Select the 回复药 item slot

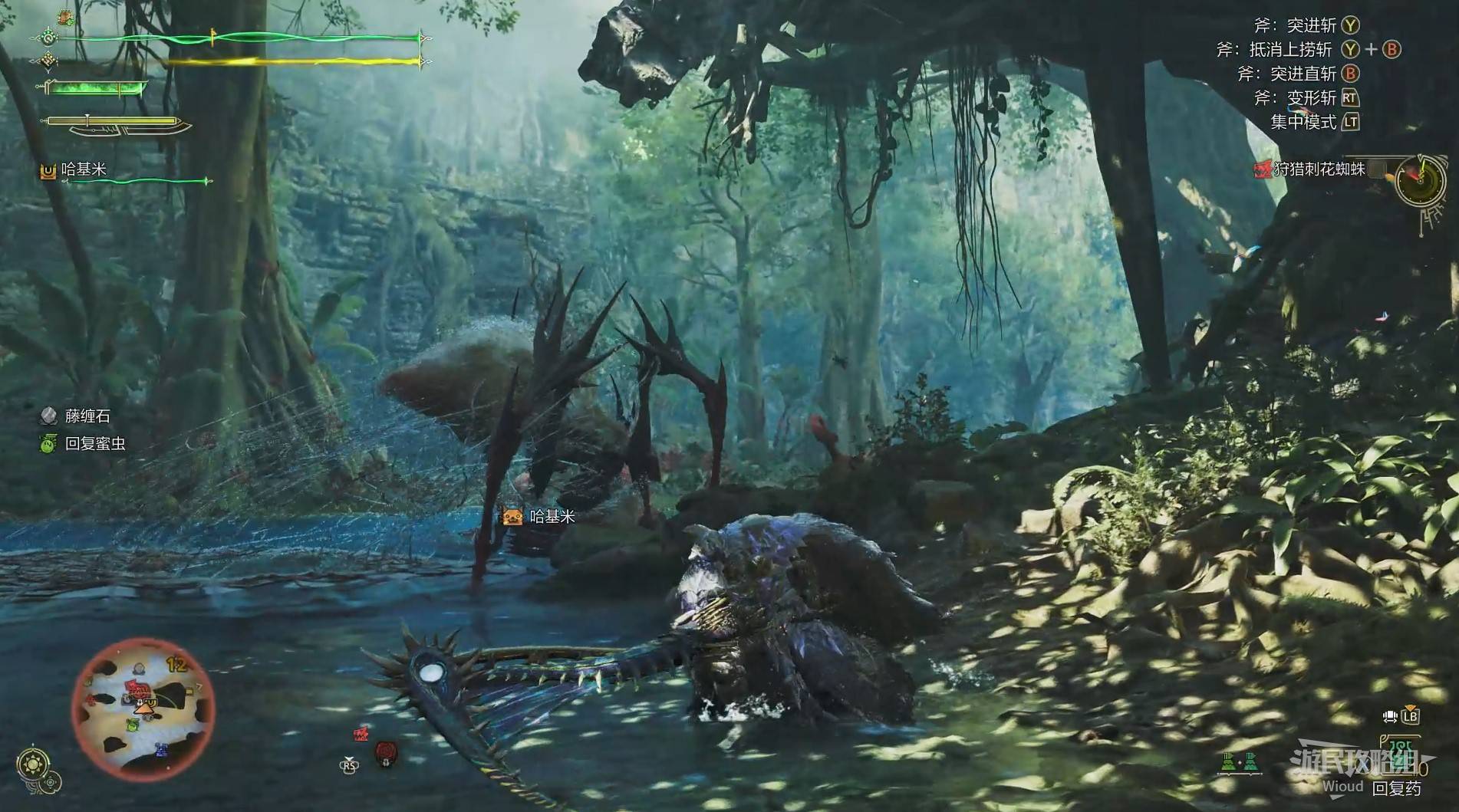tap(1395, 787)
